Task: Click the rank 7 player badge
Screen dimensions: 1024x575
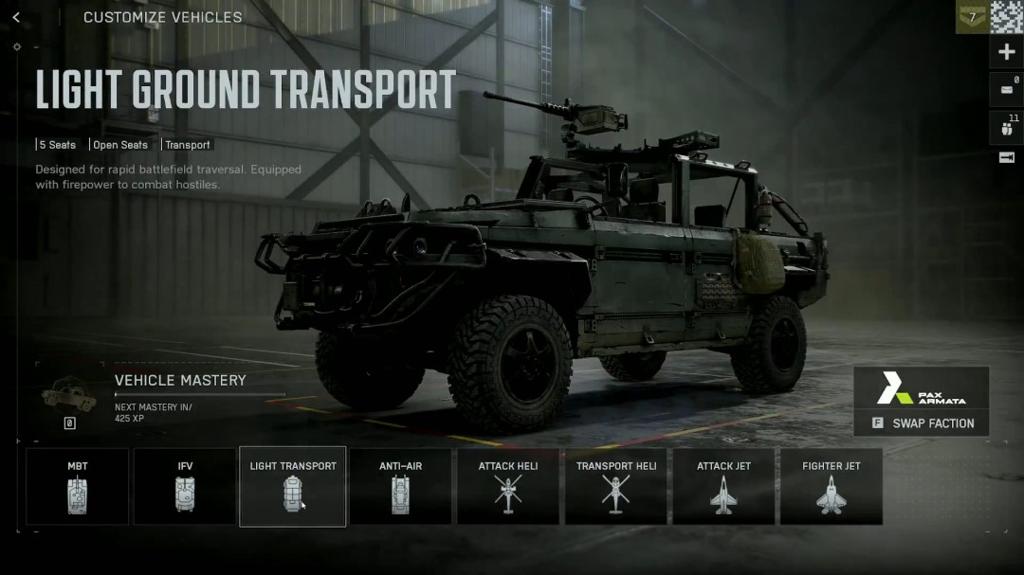Action: [x=971, y=17]
